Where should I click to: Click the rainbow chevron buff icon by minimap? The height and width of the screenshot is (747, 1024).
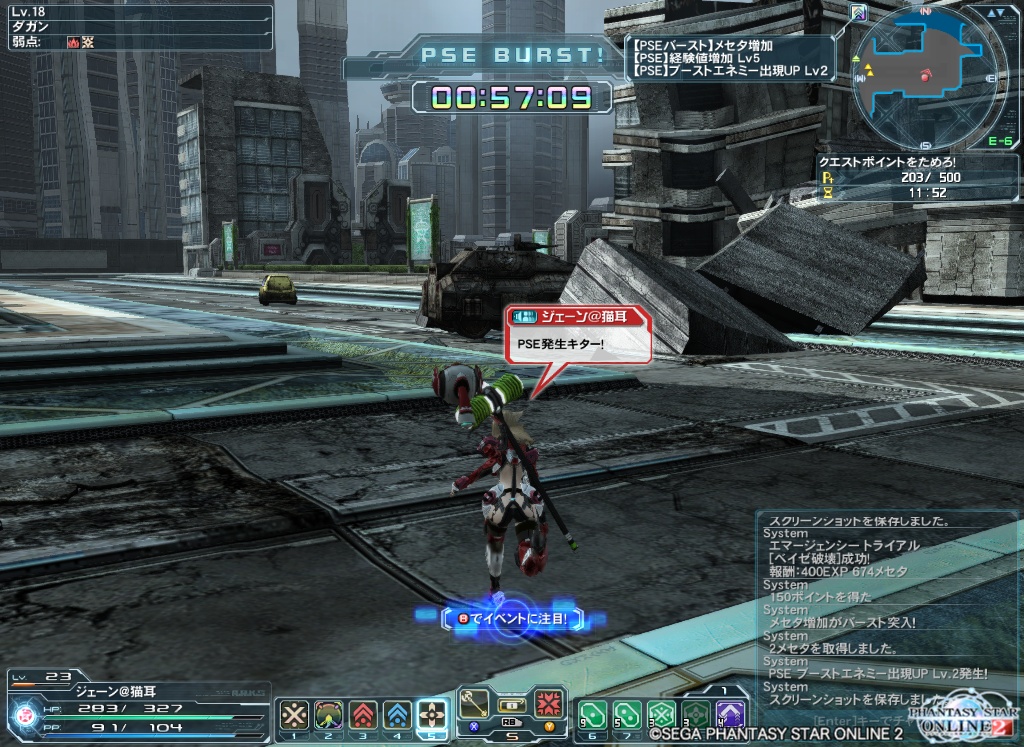(x=859, y=13)
